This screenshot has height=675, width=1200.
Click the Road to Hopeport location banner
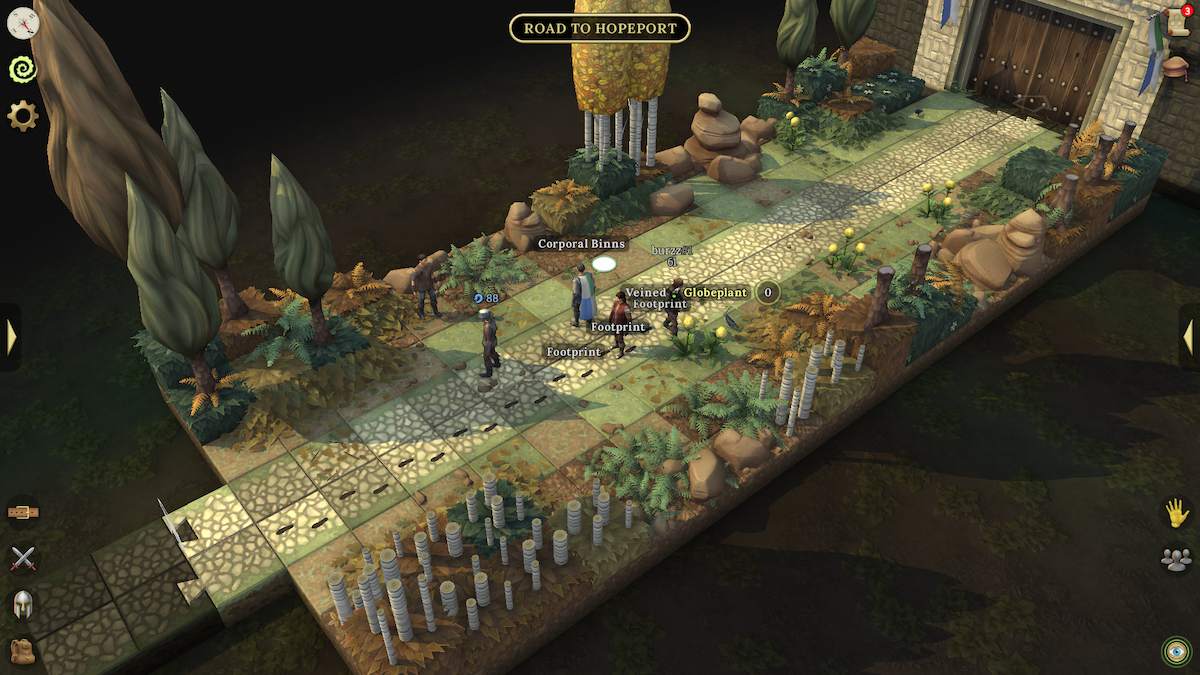click(x=600, y=28)
